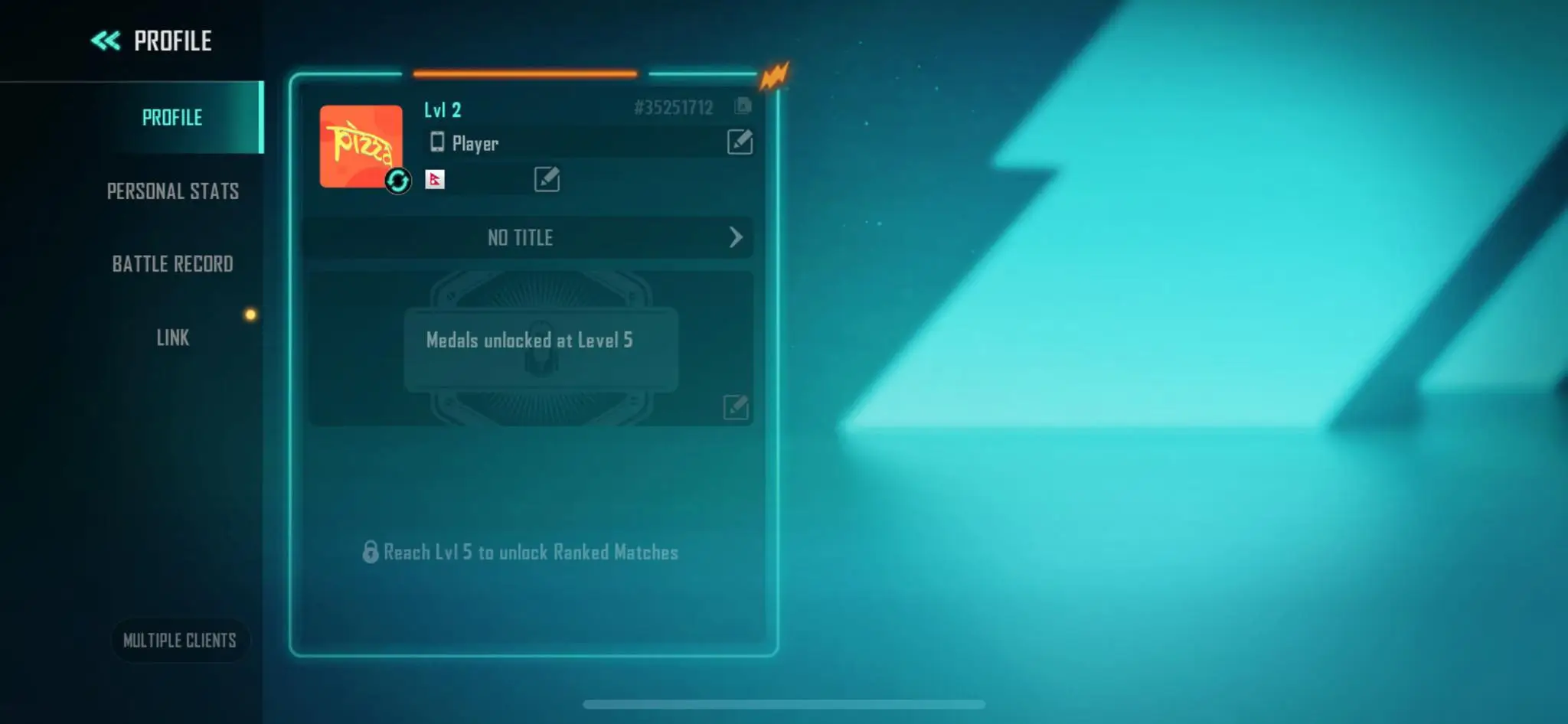The width and height of the screenshot is (1568, 724).
Task: Click the phone icon beside the Player name
Action: point(438,143)
